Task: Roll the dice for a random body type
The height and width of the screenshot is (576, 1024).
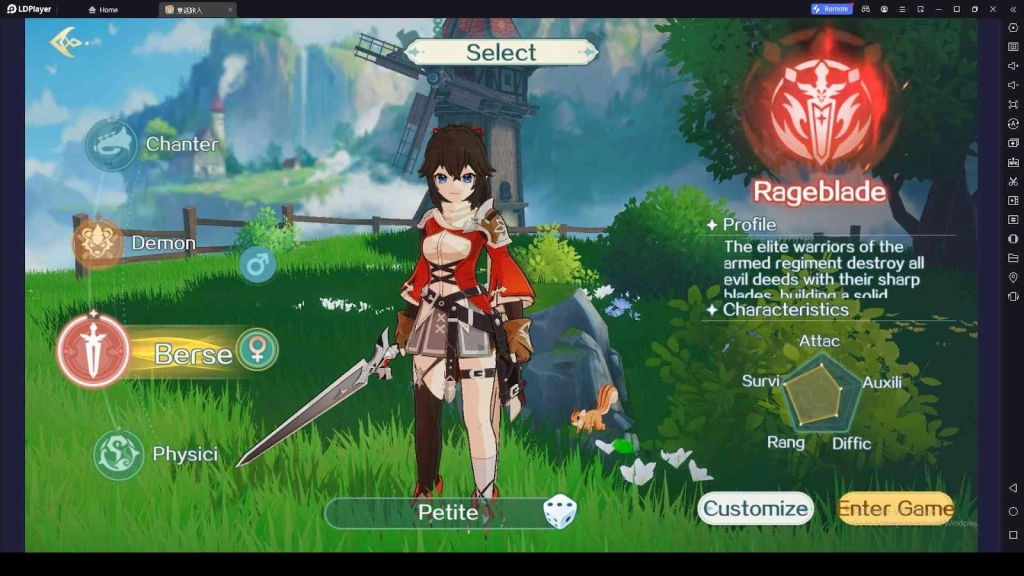Action: coord(559,513)
